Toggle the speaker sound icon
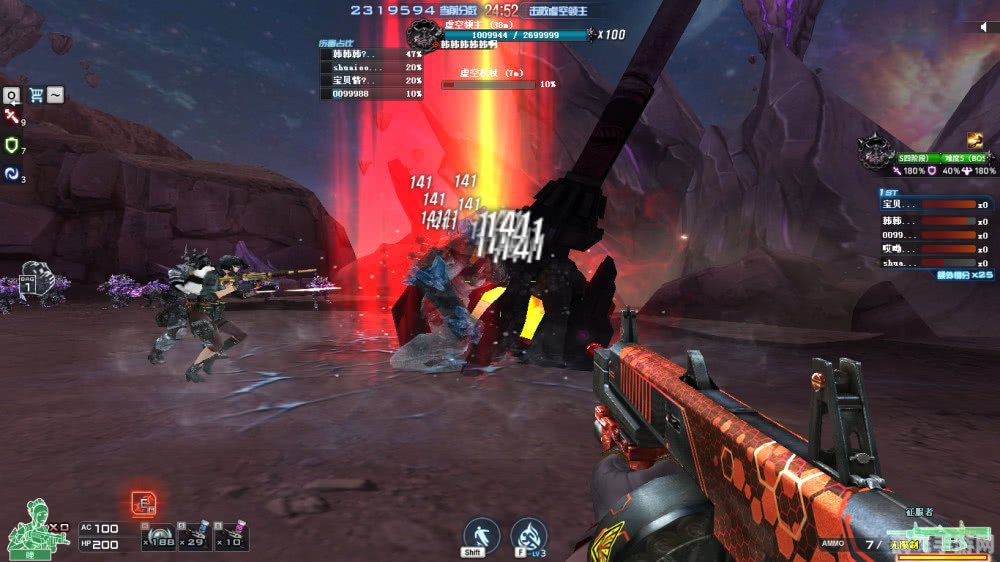1000x562 pixels. pos(985,28)
